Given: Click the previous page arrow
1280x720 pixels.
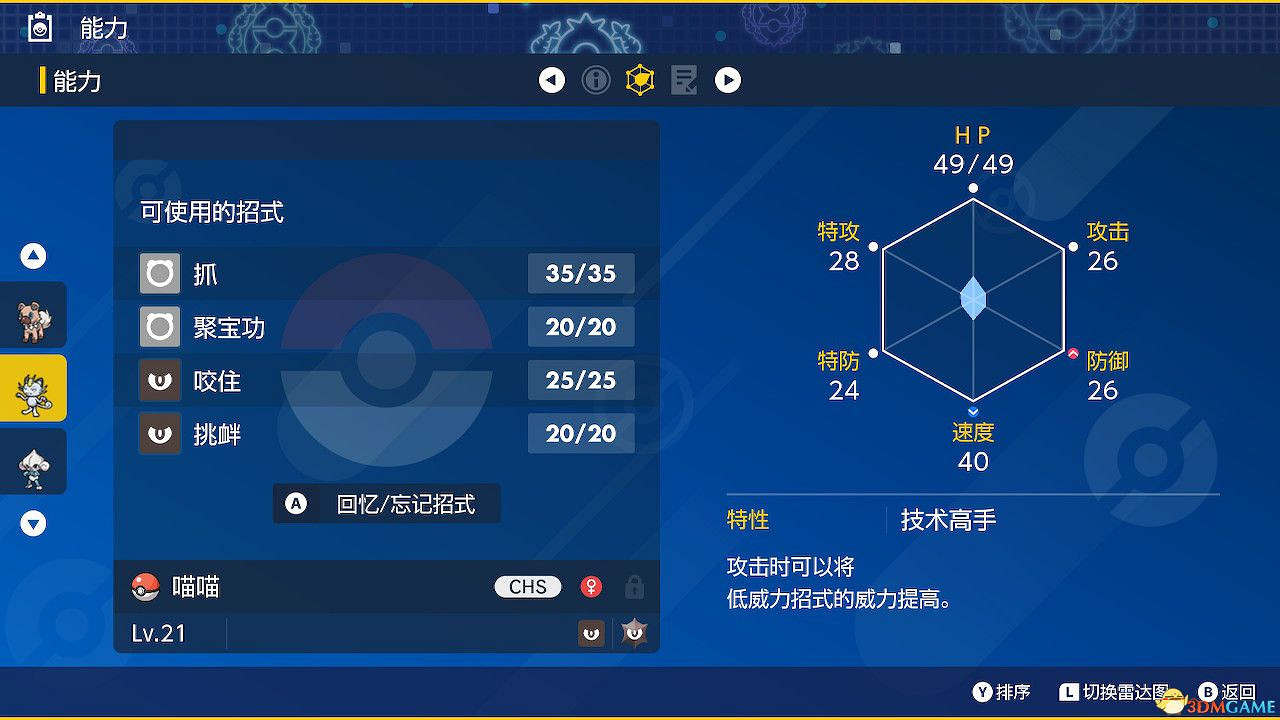Looking at the screenshot, I should point(552,80).
